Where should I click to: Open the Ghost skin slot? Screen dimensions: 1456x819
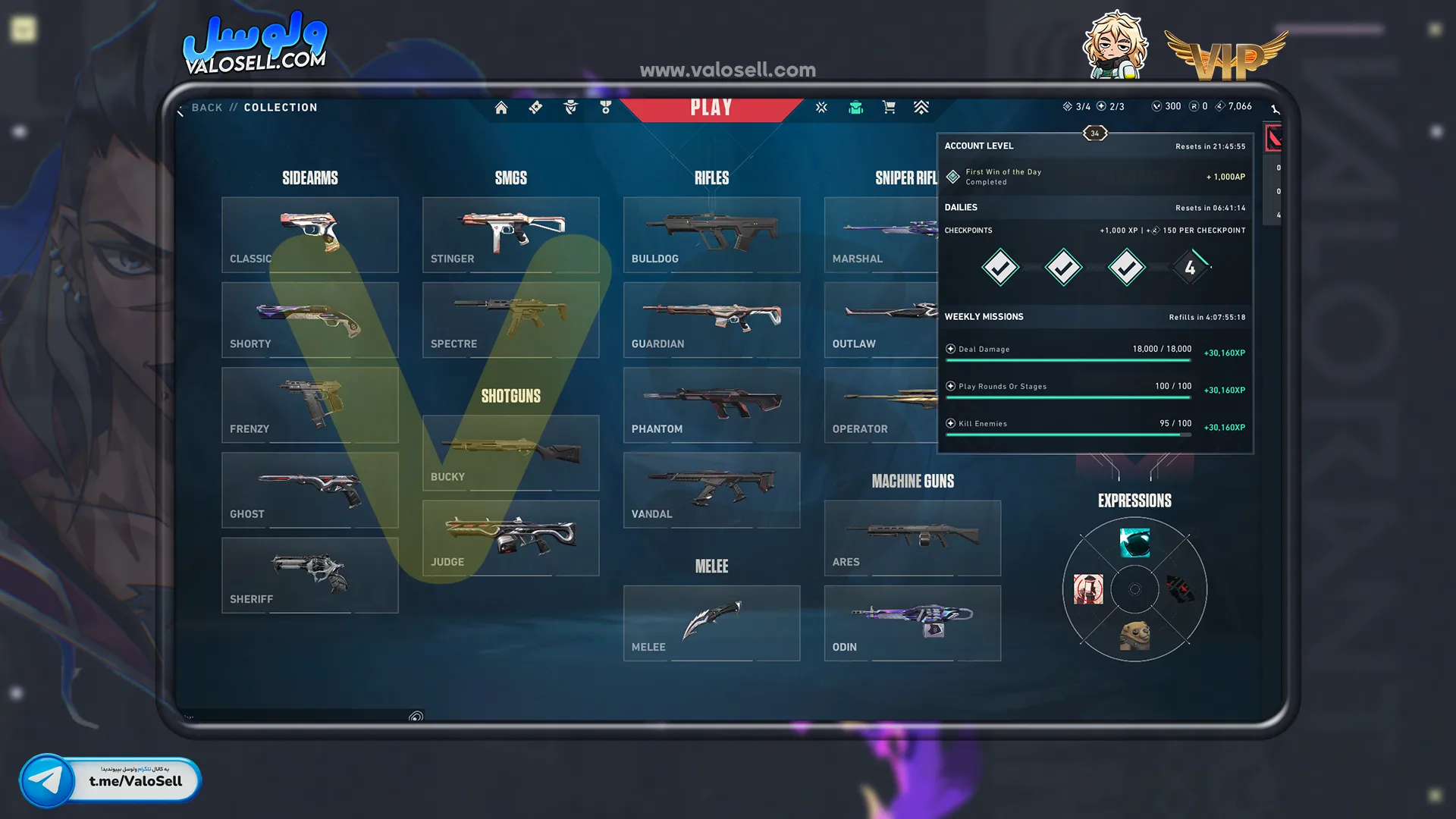point(309,490)
